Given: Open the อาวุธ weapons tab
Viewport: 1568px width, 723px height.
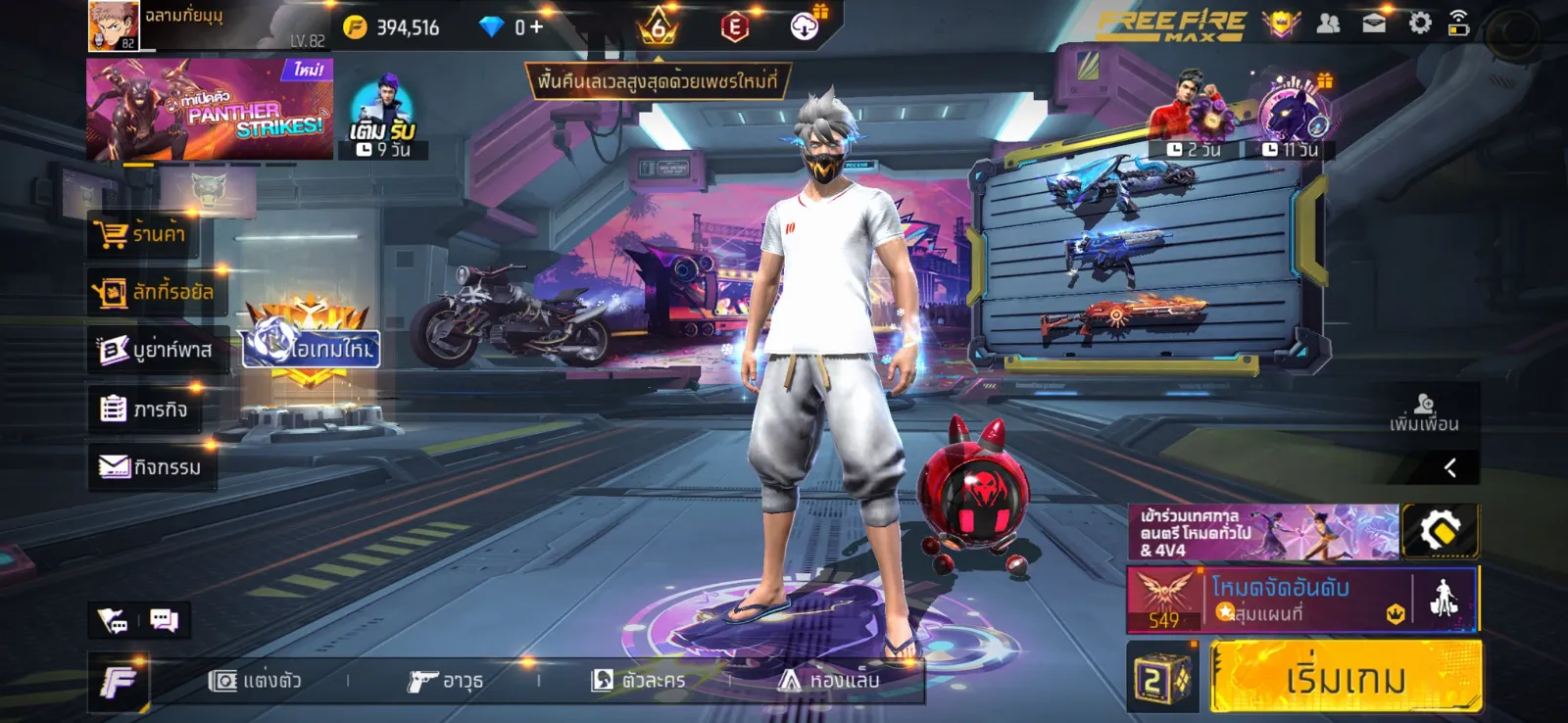Looking at the screenshot, I should tap(446, 681).
